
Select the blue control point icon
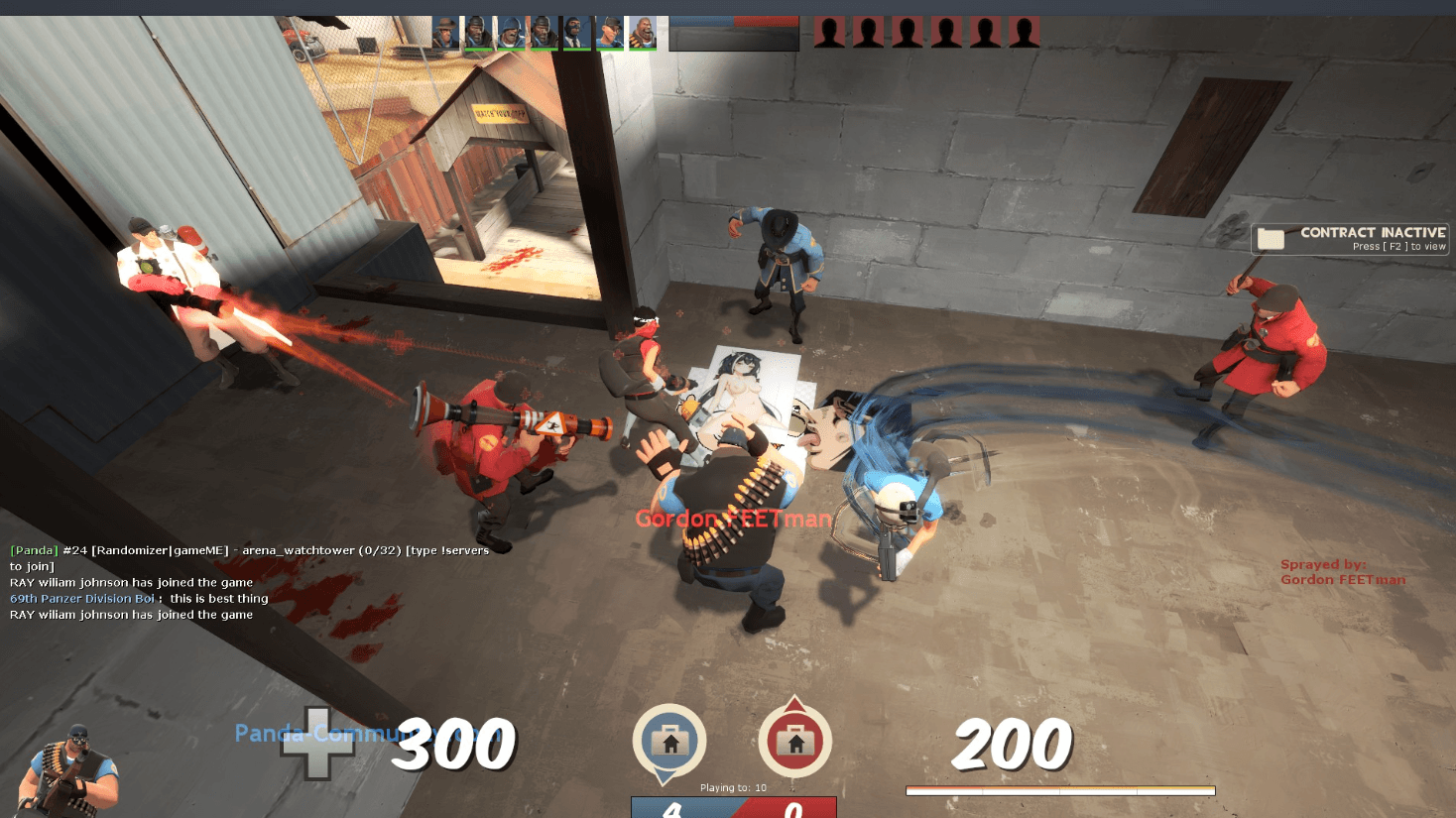tap(669, 742)
